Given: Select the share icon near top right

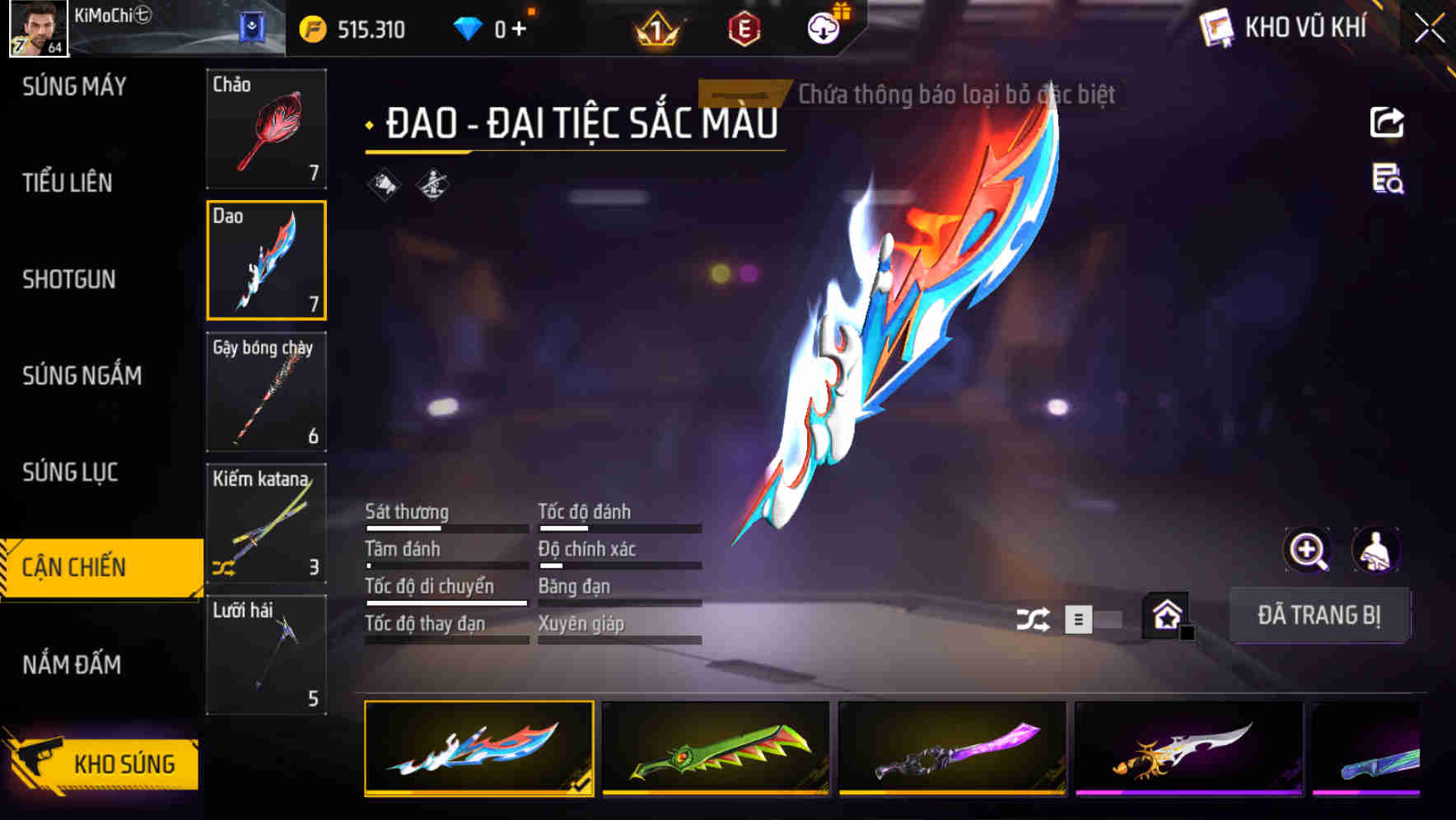Looking at the screenshot, I should [x=1387, y=122].
